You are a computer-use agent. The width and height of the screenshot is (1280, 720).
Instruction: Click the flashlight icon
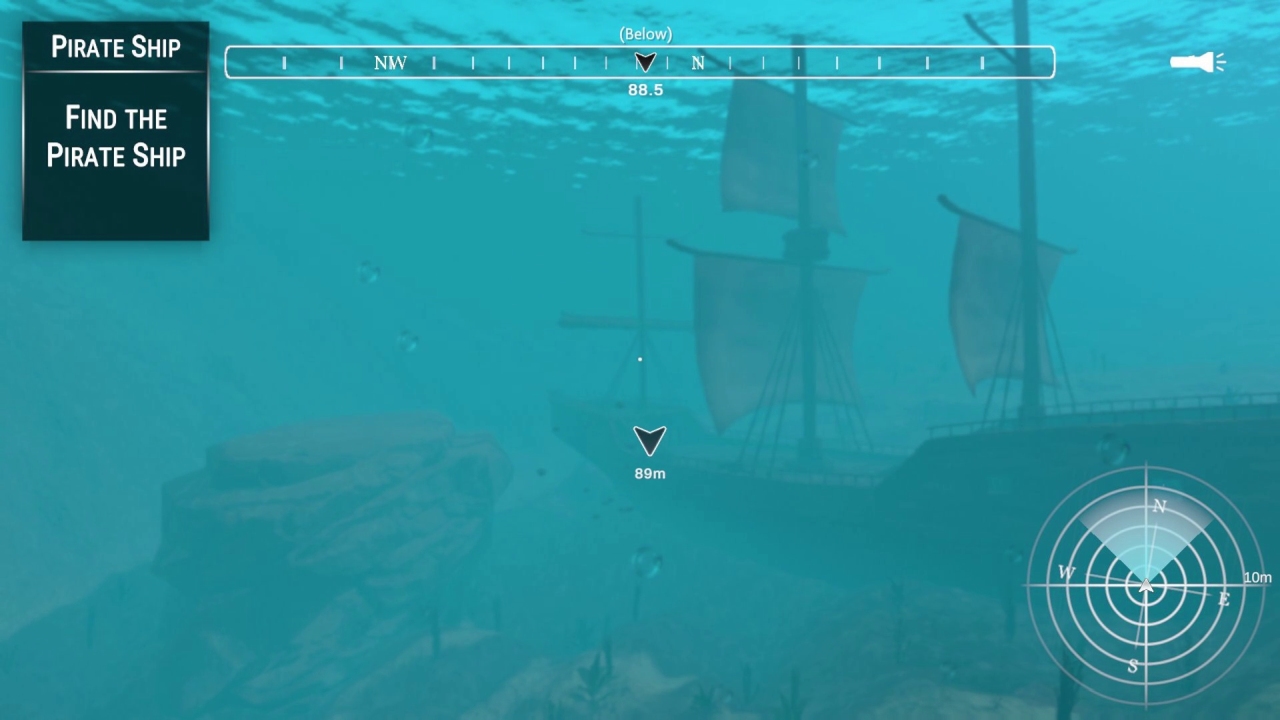(x=1196, y=62)
